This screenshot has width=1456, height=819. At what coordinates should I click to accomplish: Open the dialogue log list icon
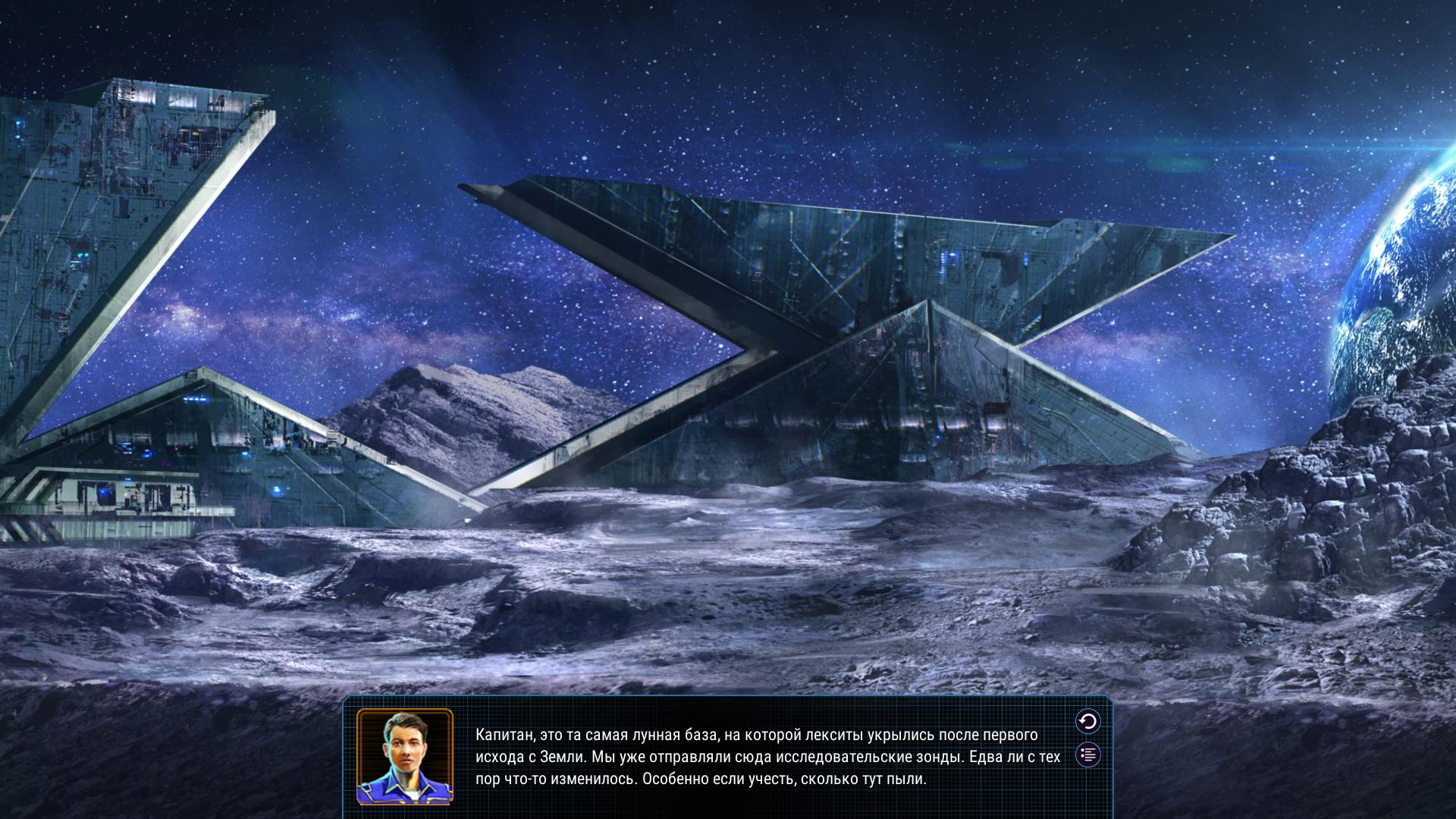coord(1088,755)
